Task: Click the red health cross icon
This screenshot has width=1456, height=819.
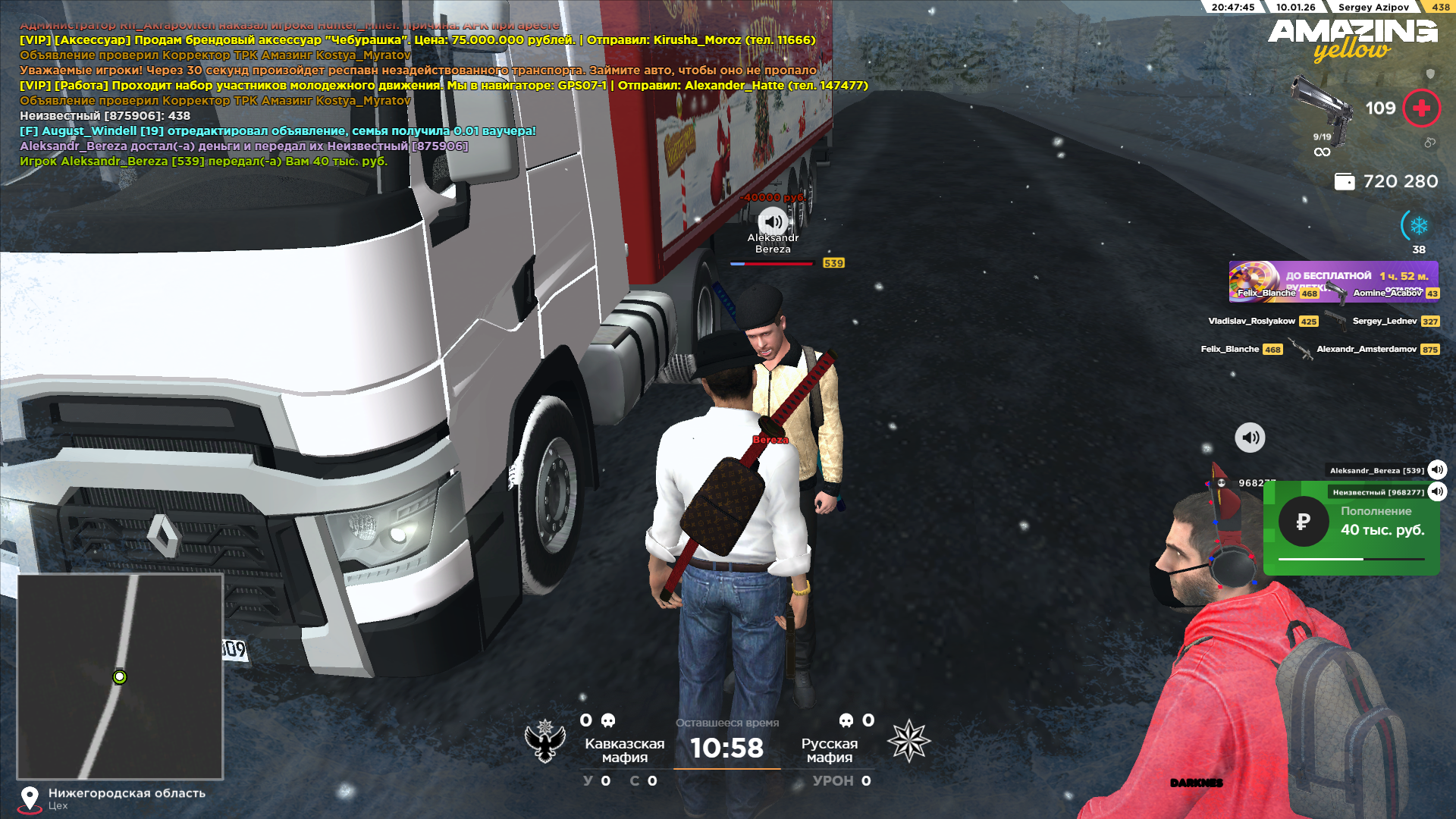Action: (1421, 108)
